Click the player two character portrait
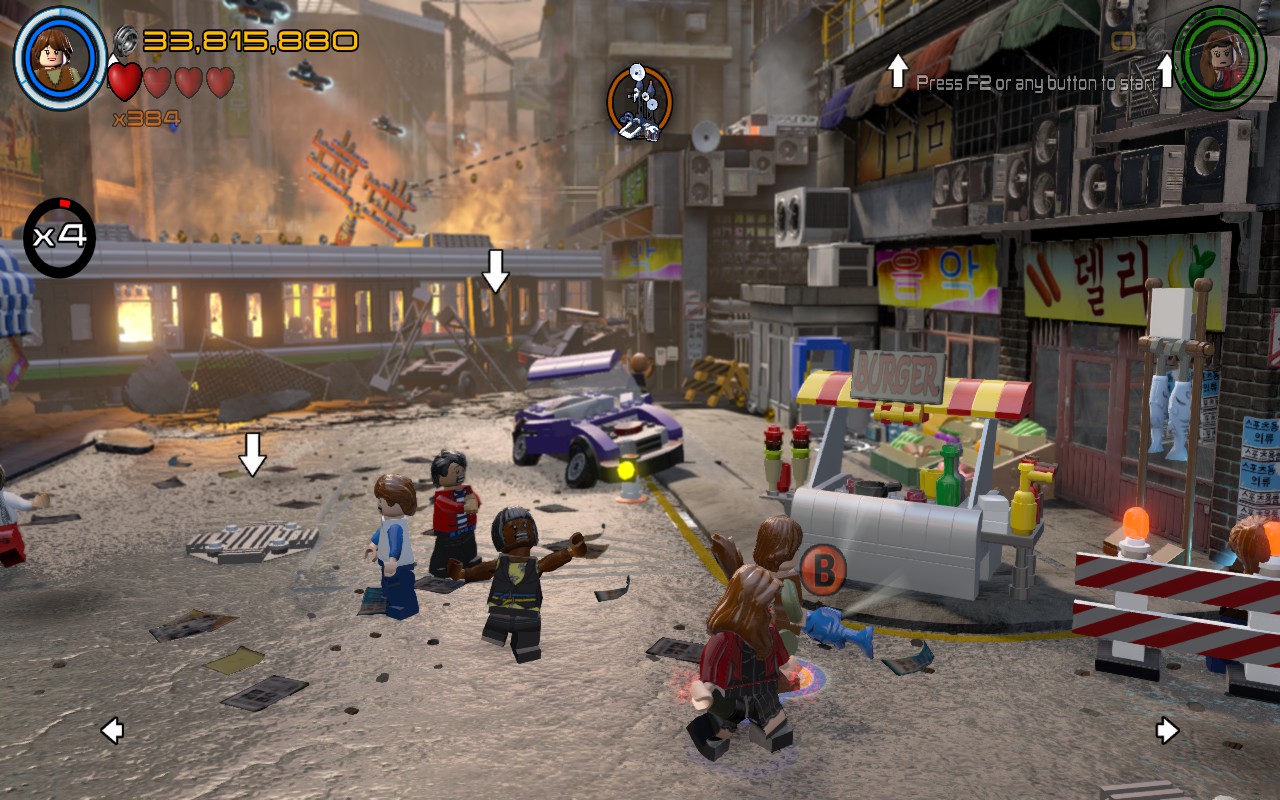This screenshot has width=1280, height=800. tap(1221, 57)
